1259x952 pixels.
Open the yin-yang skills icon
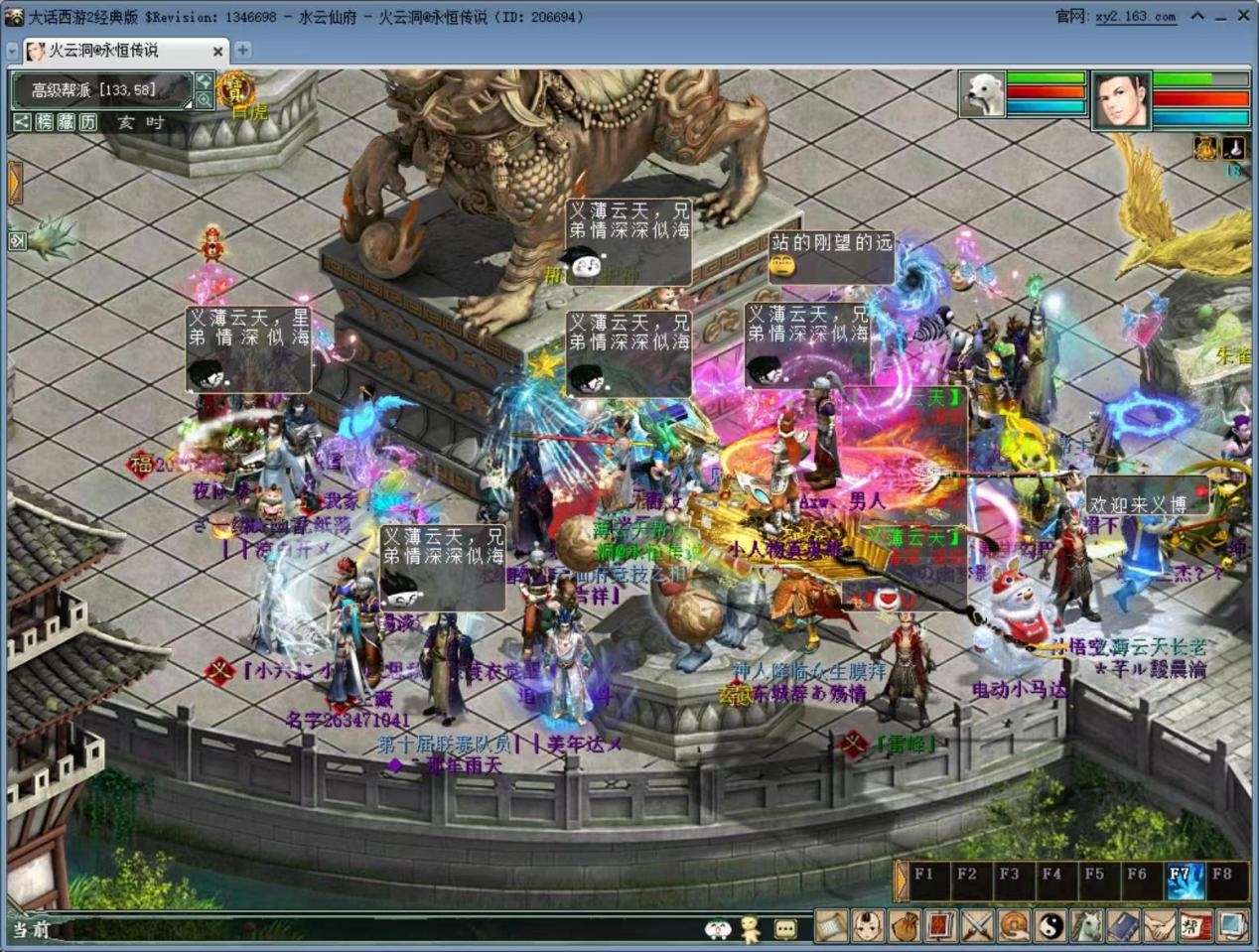pos(1050,926)
